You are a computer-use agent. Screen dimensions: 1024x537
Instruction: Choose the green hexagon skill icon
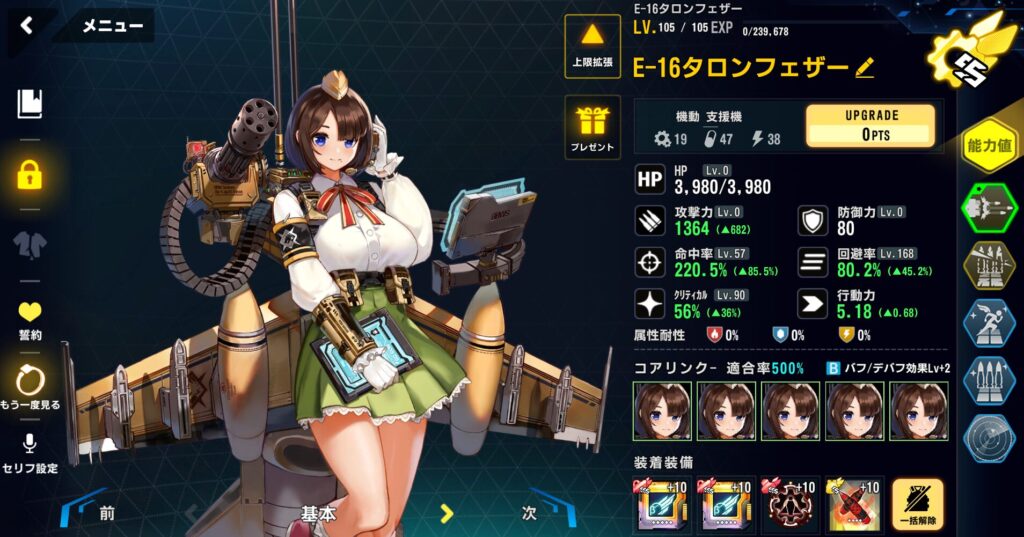pyautogui.click(x=989, y=208)
